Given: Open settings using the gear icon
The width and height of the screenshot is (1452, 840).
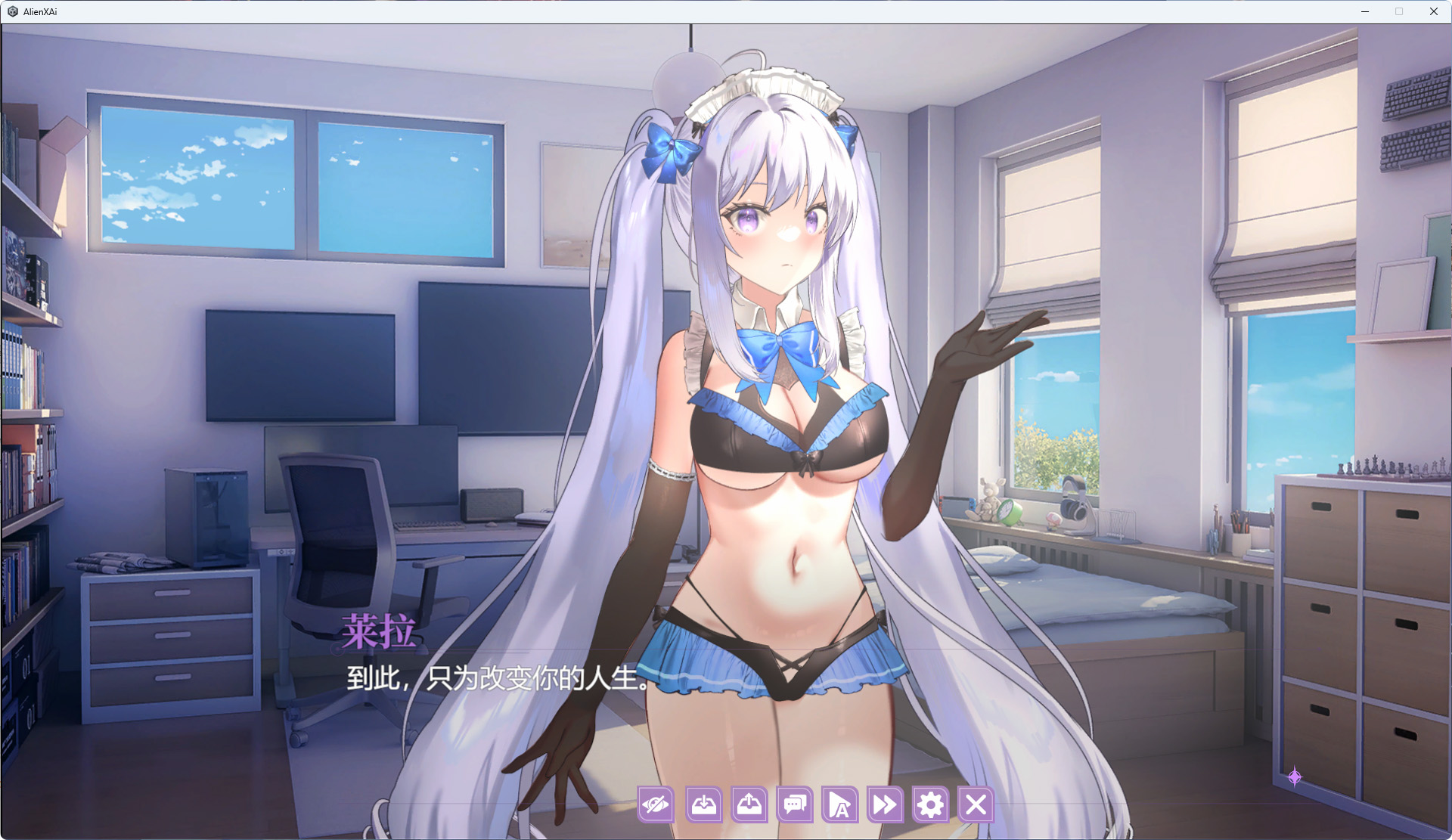Looking at the screenshot, I should coord(930,804).
